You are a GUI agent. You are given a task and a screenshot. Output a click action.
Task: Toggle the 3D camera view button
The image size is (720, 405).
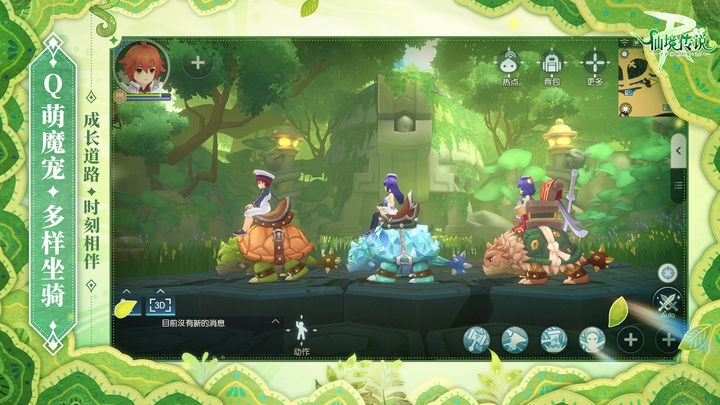pyautogui.click(x=161, y=305)
